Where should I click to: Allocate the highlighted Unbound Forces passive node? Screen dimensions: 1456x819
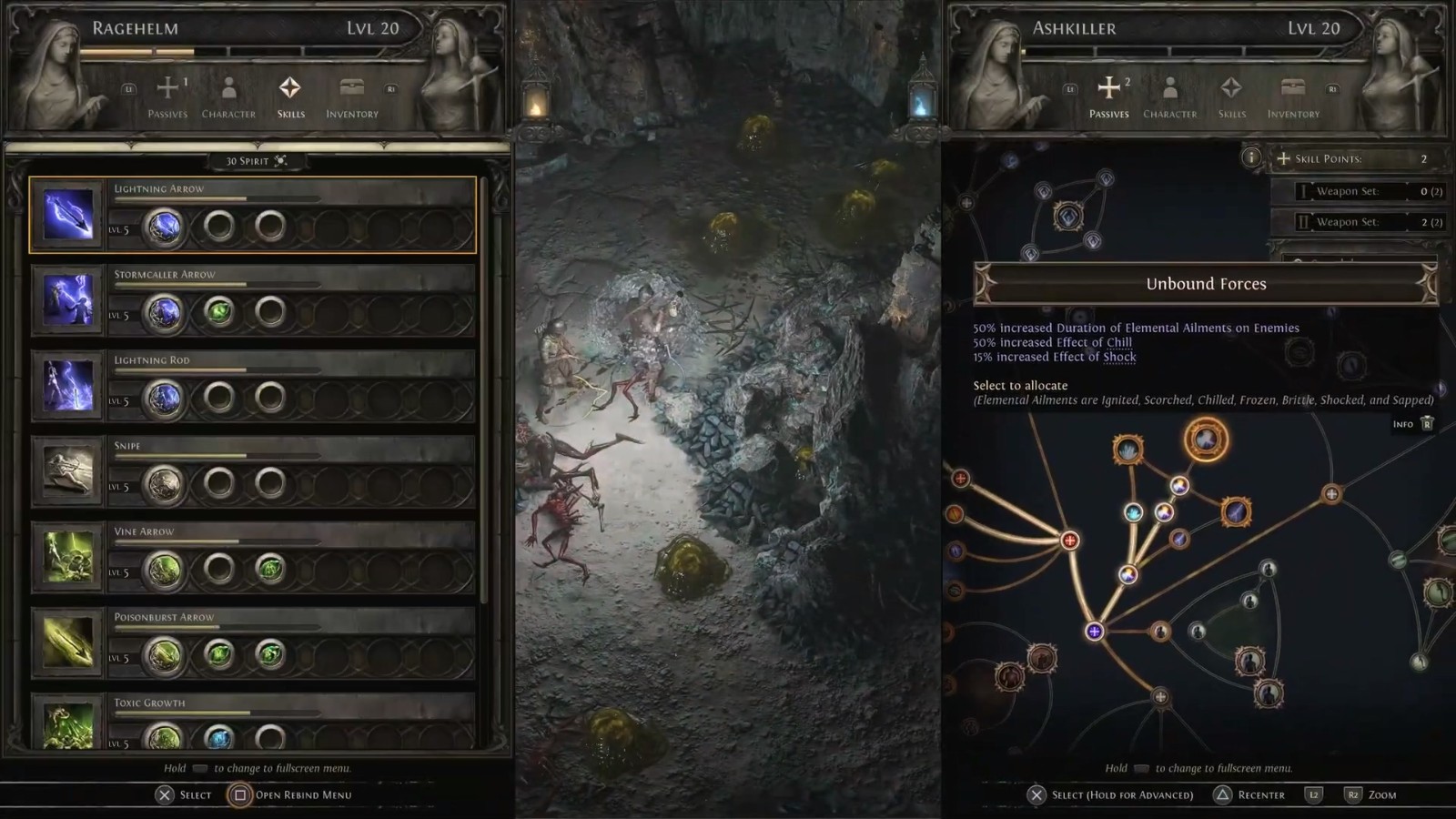coord(1206,440)
